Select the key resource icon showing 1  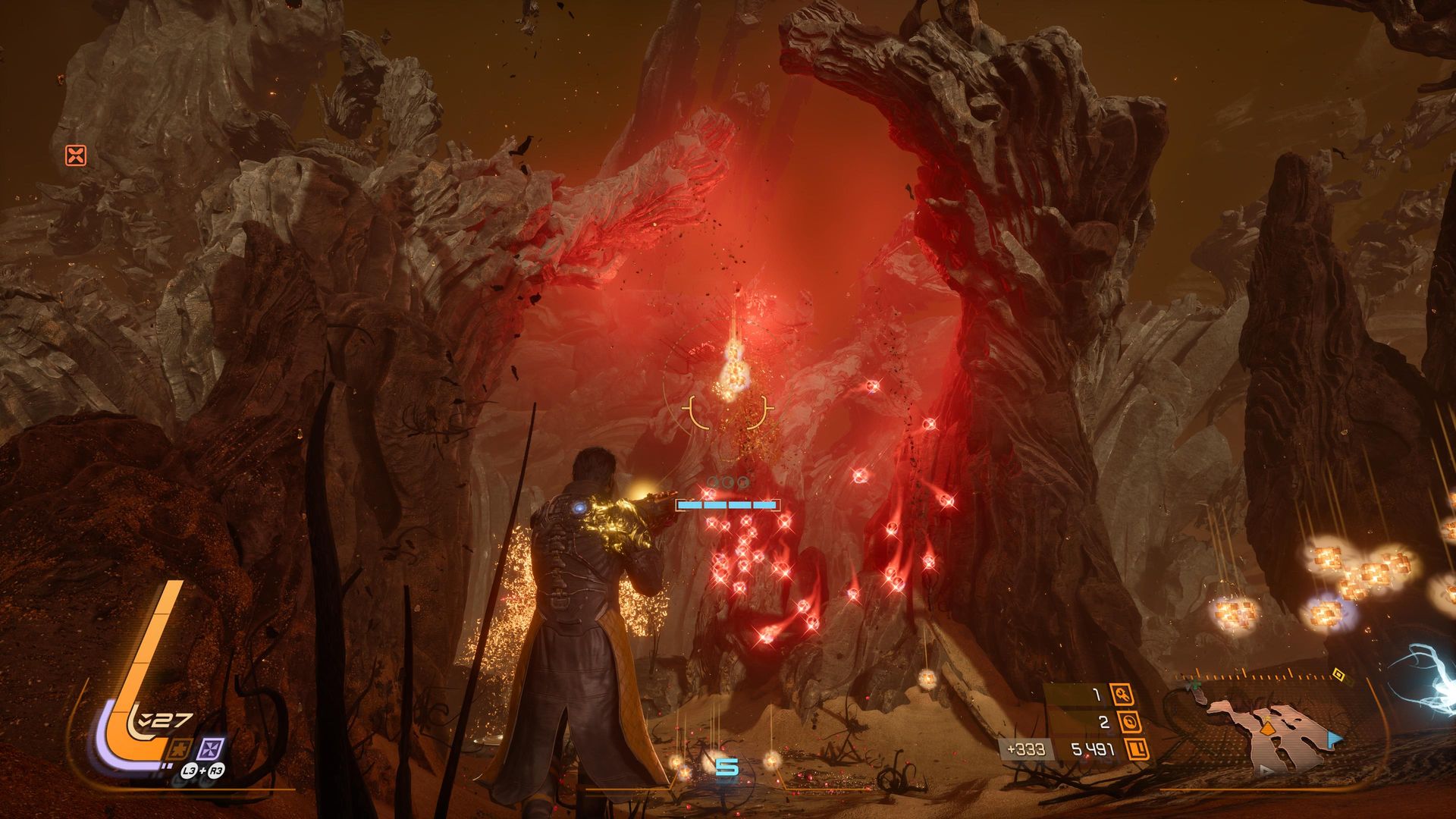click(x=1121, y=694)
